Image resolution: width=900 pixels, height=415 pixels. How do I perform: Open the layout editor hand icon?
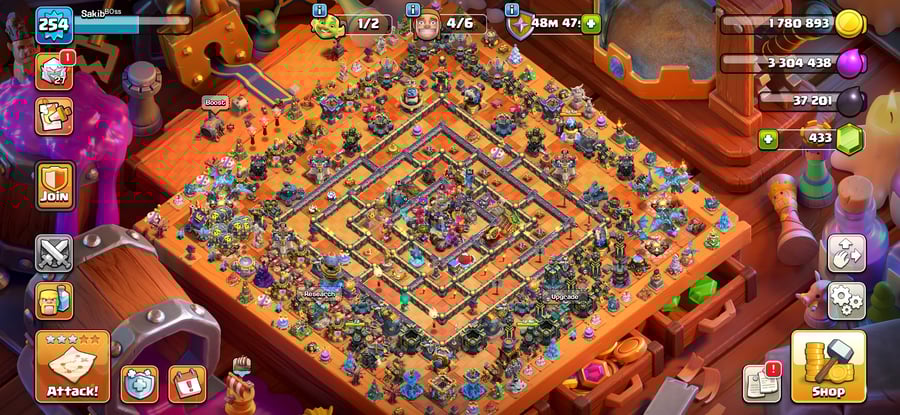pos(846,253)
